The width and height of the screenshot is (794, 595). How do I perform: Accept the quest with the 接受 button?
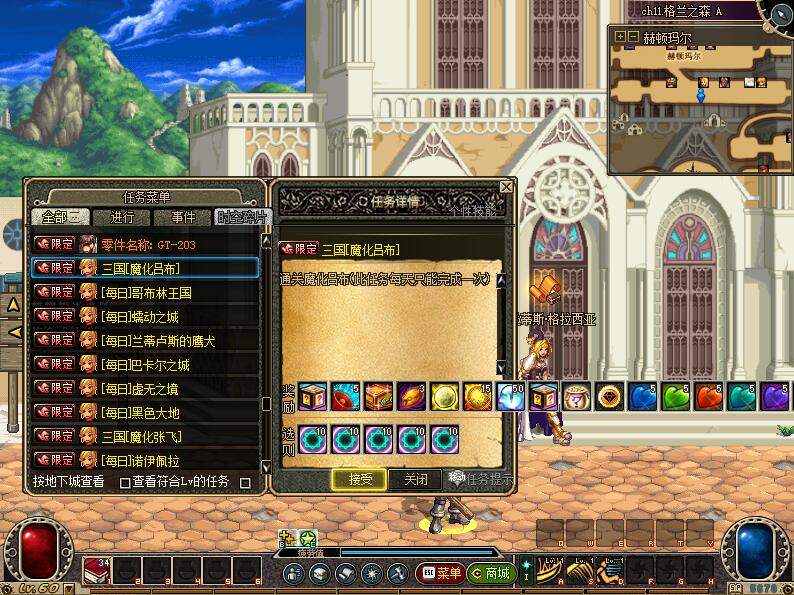pyautogui.click(x=360, y=479)
